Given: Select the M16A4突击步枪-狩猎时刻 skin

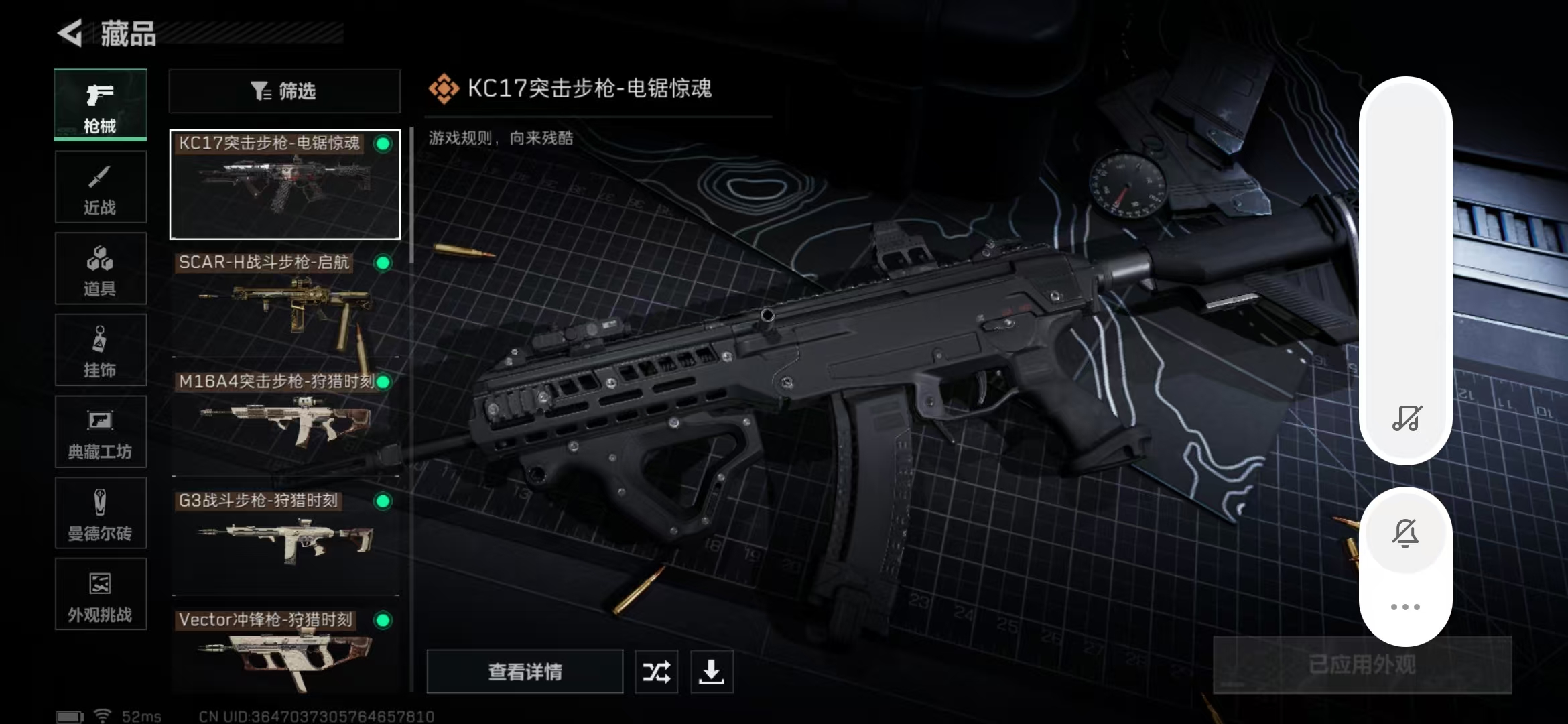Looking at the screenshot, I should click(285, 423).
